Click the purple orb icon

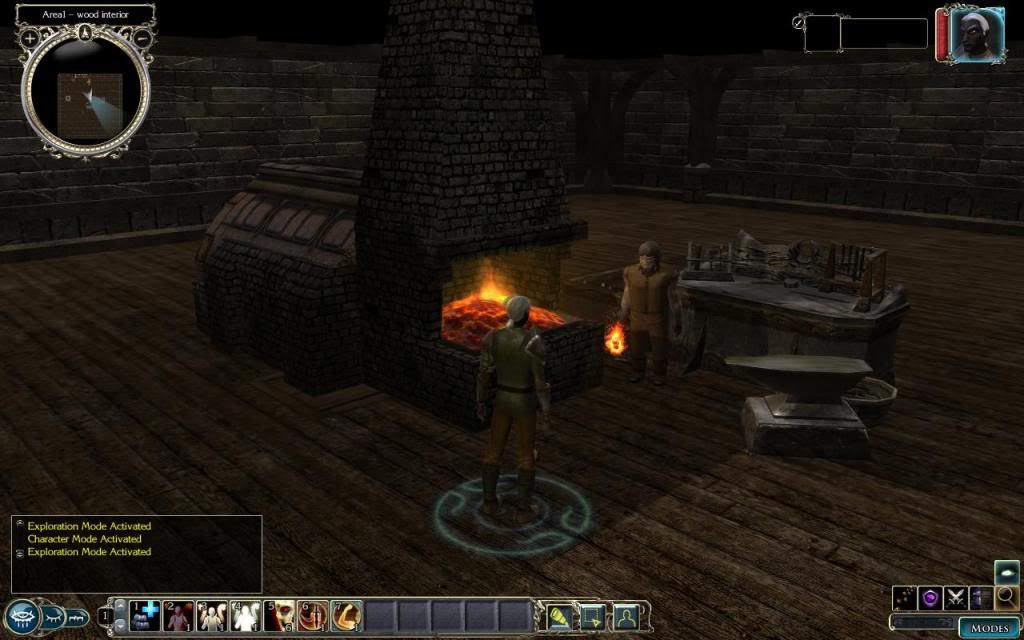pyautogui.click(x=930, y=598)
